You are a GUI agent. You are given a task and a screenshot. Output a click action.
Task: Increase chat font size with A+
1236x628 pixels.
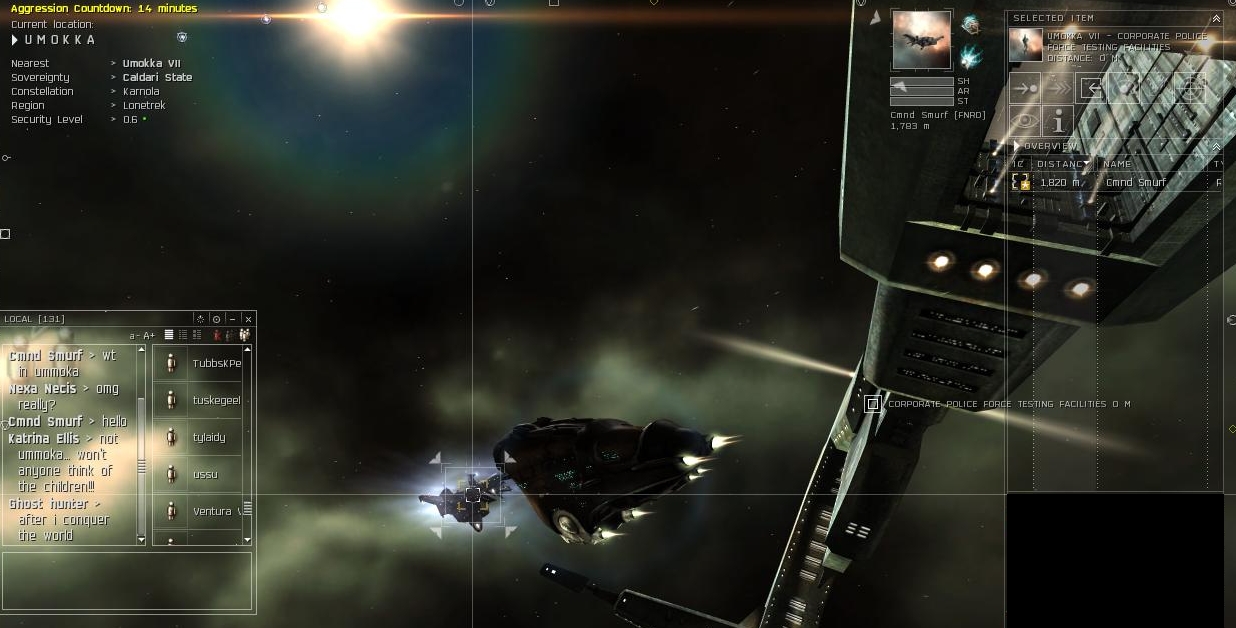click(149, 335)
